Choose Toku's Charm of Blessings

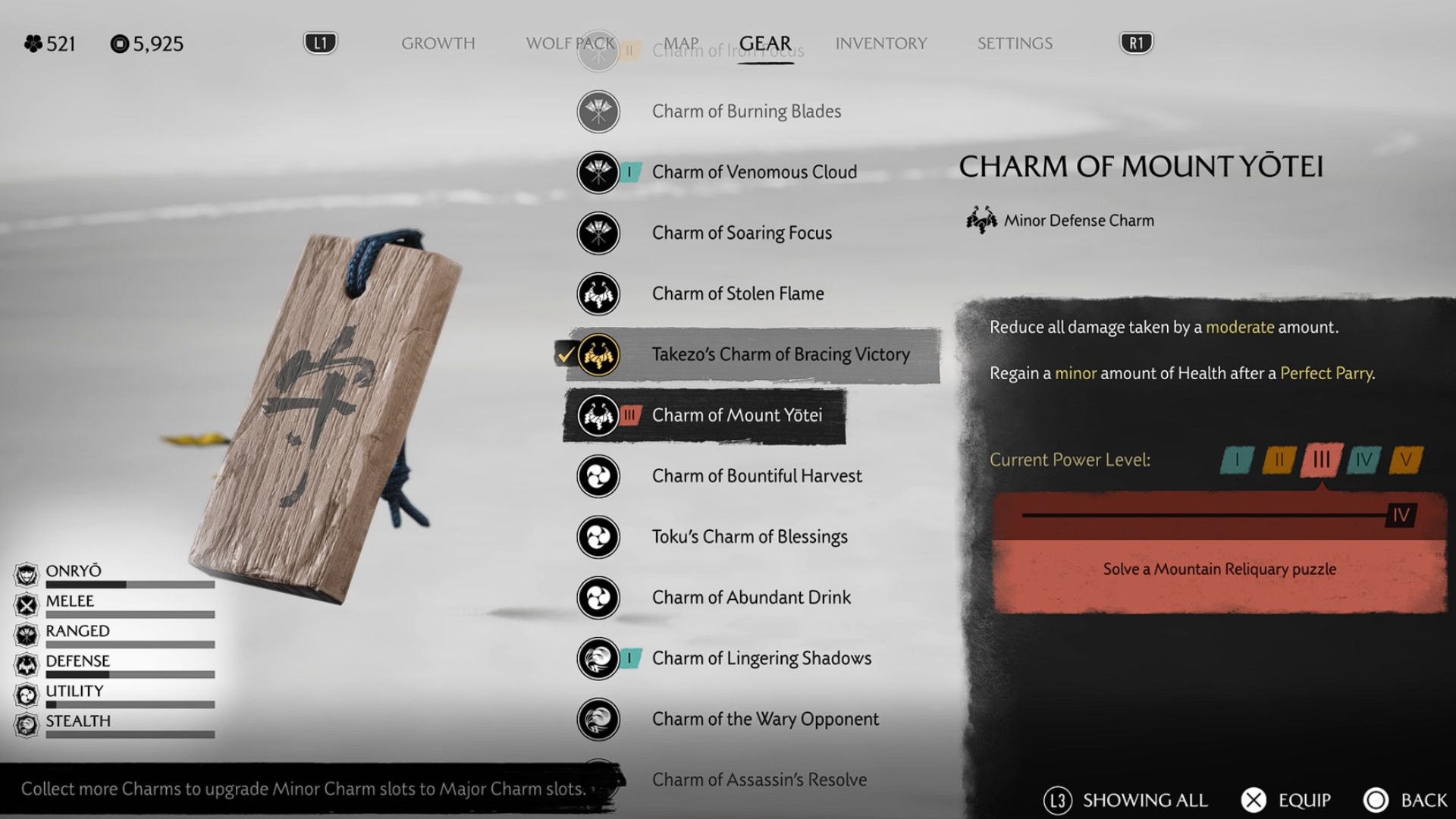(x=749, y=536)
